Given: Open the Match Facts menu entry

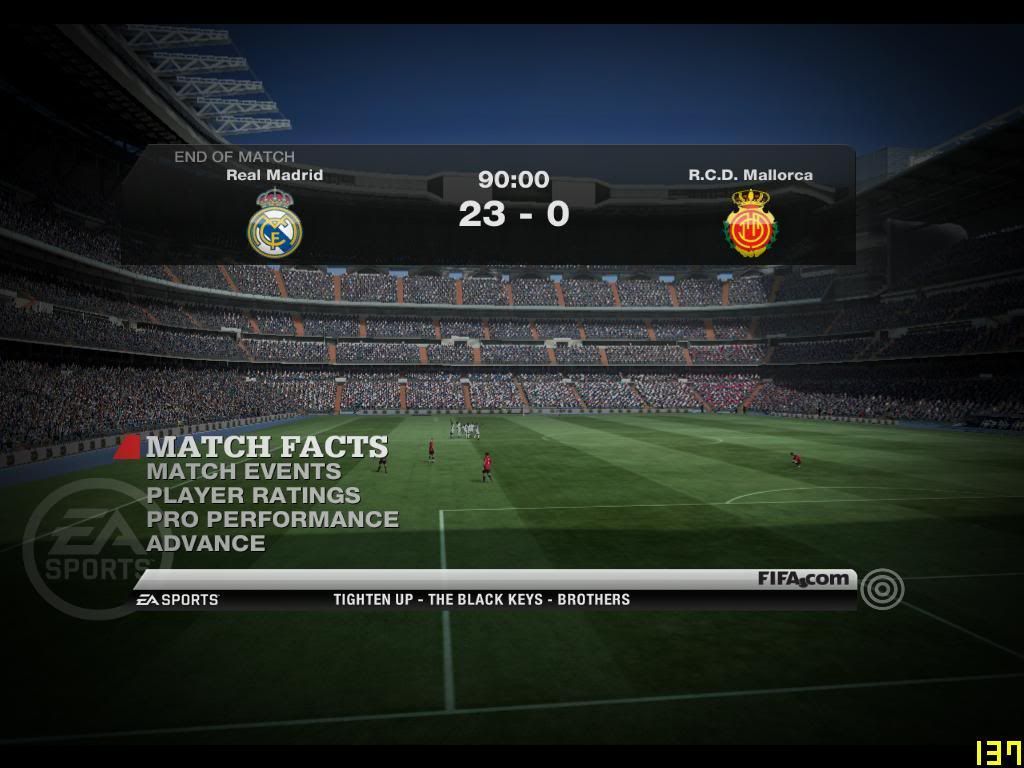Looking at the screenshot, I should (x=267, y=446).
